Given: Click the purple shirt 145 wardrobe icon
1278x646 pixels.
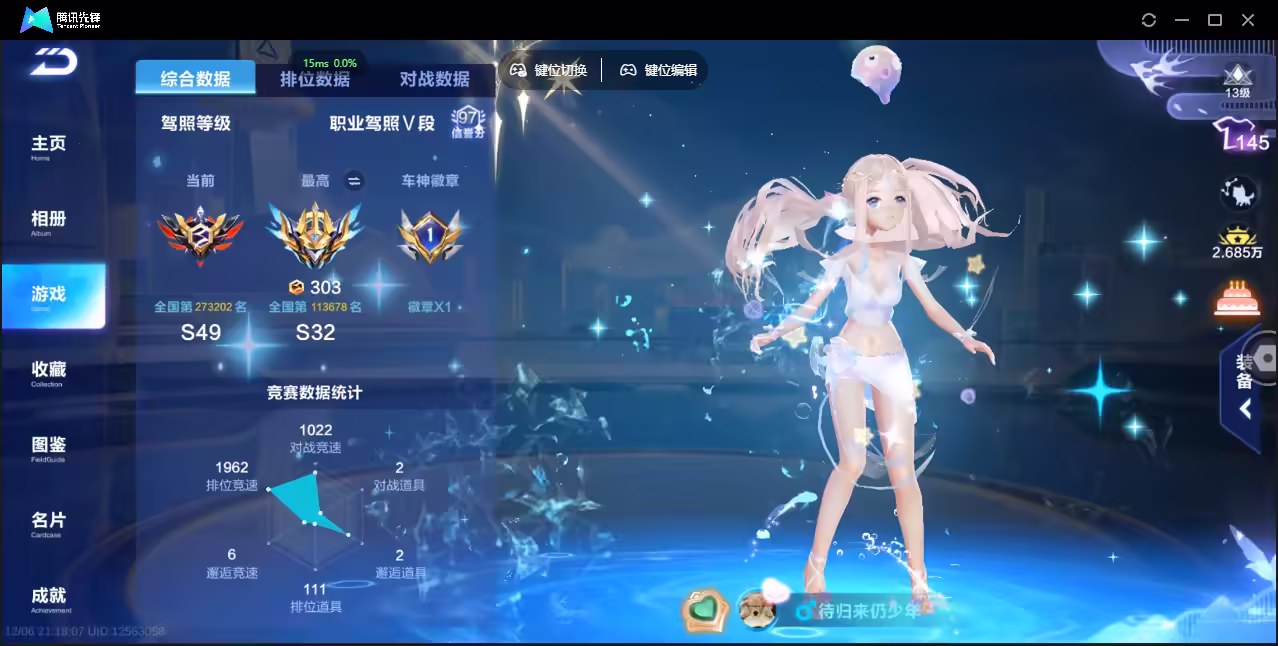Looking at the screenshot, I should pos(1240,137).
